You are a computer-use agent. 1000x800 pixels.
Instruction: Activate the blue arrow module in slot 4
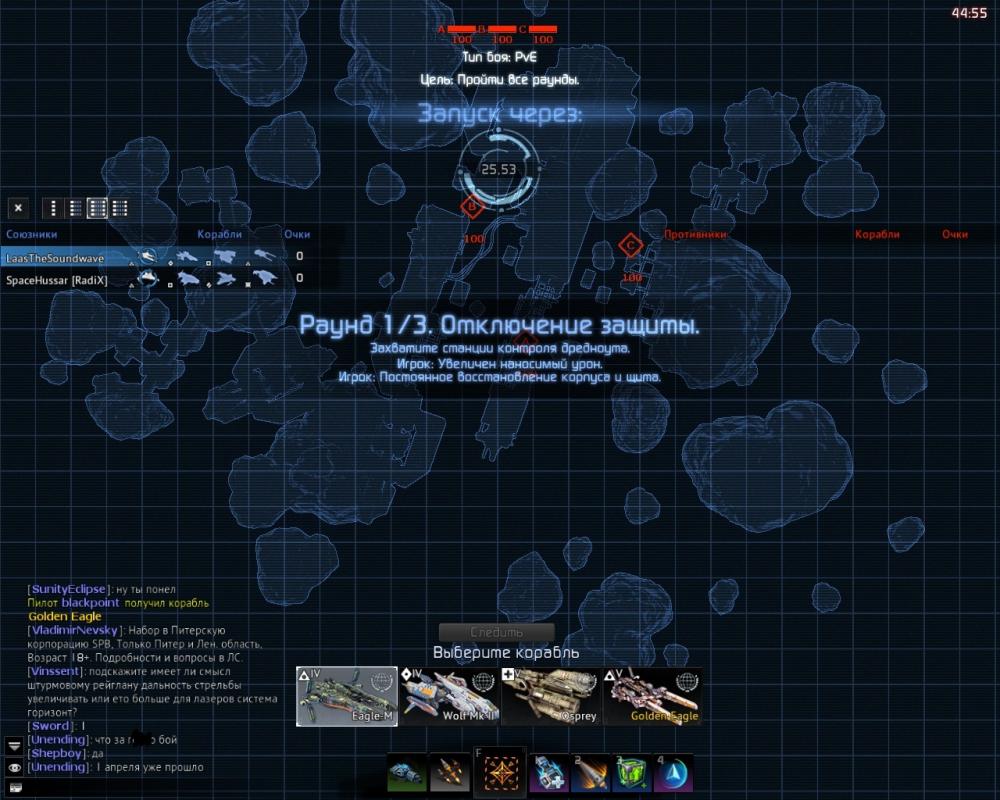pos(673,774)
